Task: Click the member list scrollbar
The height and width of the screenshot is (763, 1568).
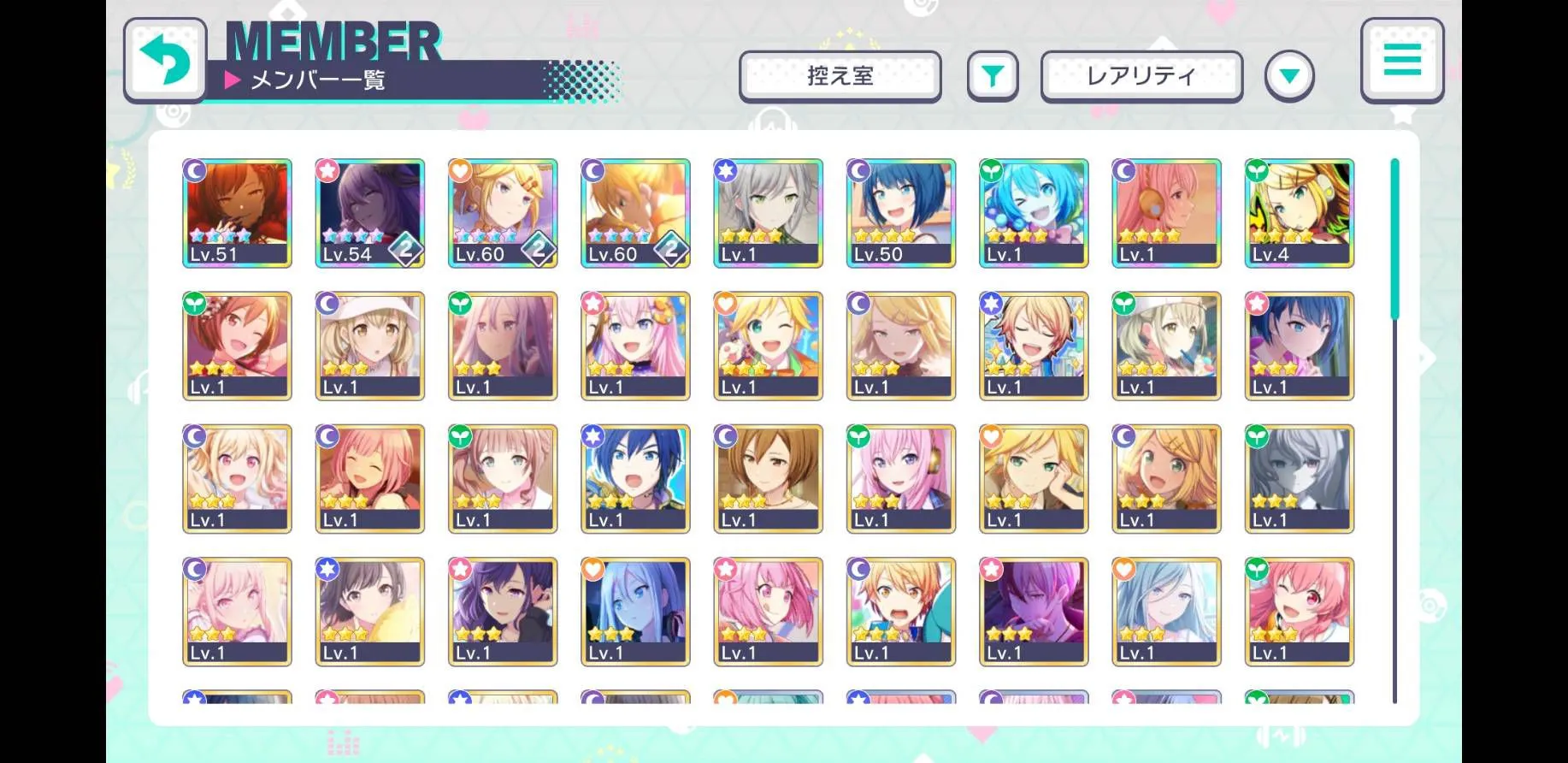Action: pyautogui.click(x=1394, y=428)
